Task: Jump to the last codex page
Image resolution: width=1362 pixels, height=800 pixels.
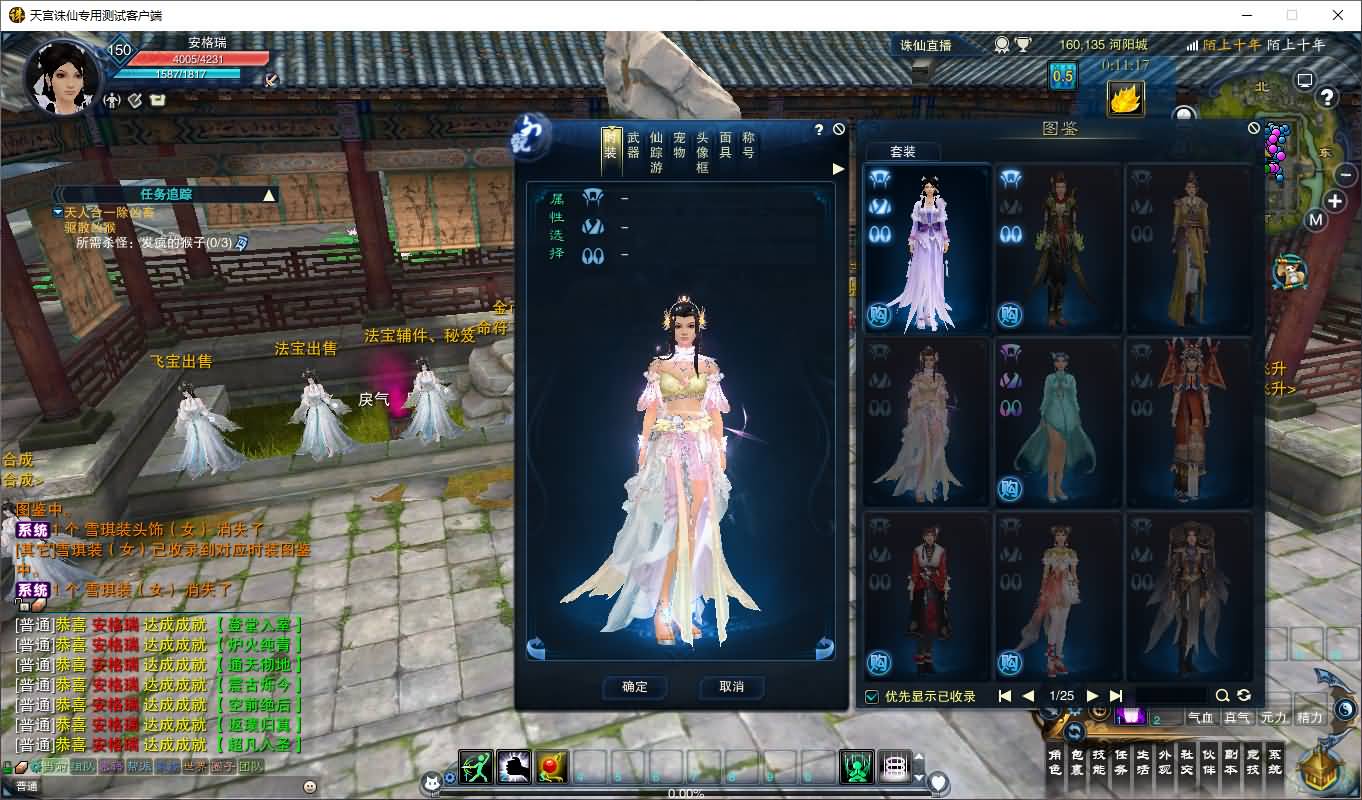Action: click(x=1116, y=696)
